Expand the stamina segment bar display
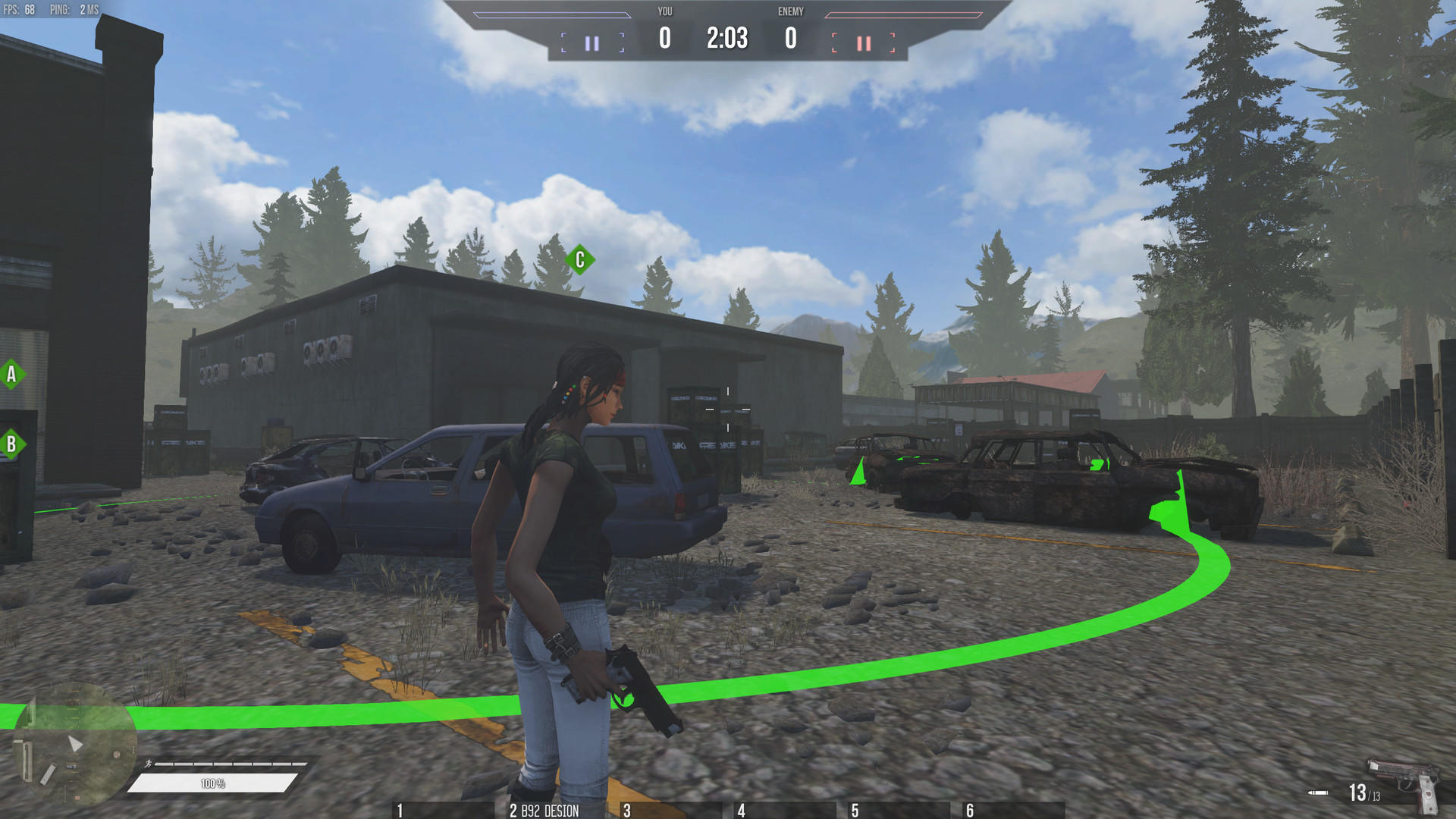This screenshot has width=1456, height=819. (x=227, y=764)
